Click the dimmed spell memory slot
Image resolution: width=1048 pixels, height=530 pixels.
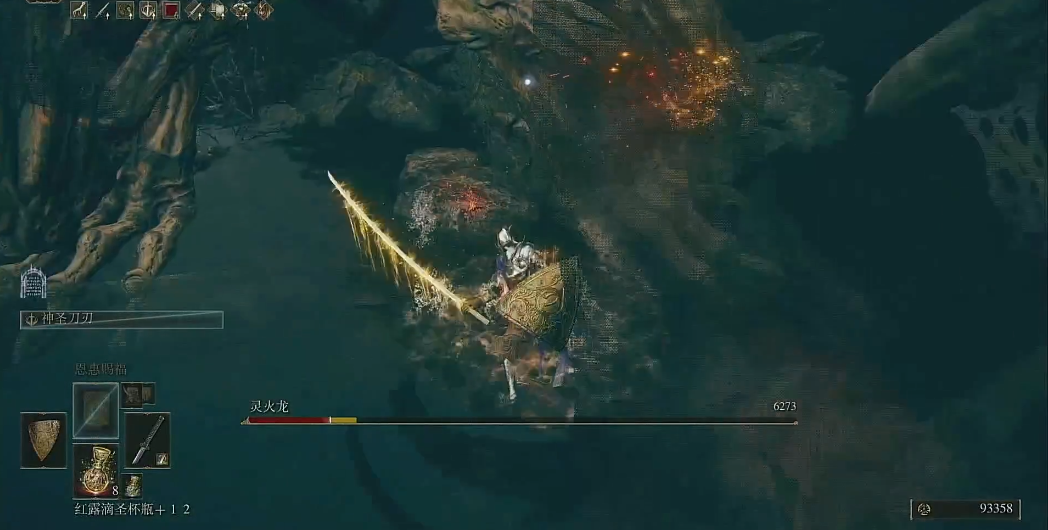[x=95, y=410]
